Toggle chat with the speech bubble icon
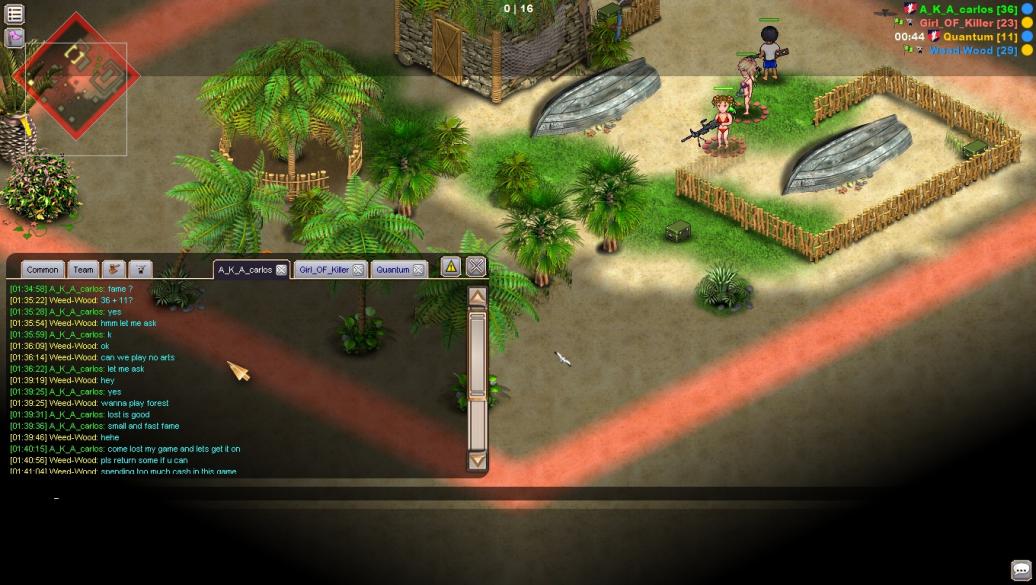This screenshot has width=1036, height=585. [1020, 570]
